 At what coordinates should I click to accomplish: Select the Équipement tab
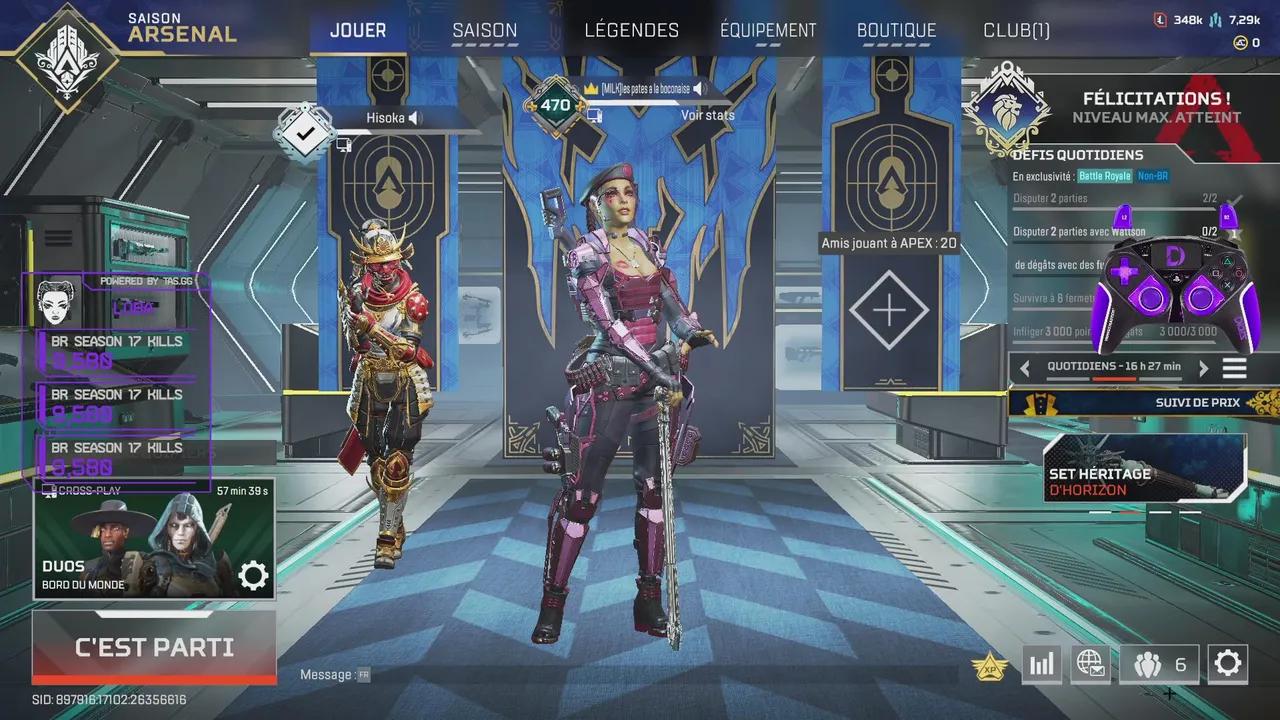click(768, 31)
